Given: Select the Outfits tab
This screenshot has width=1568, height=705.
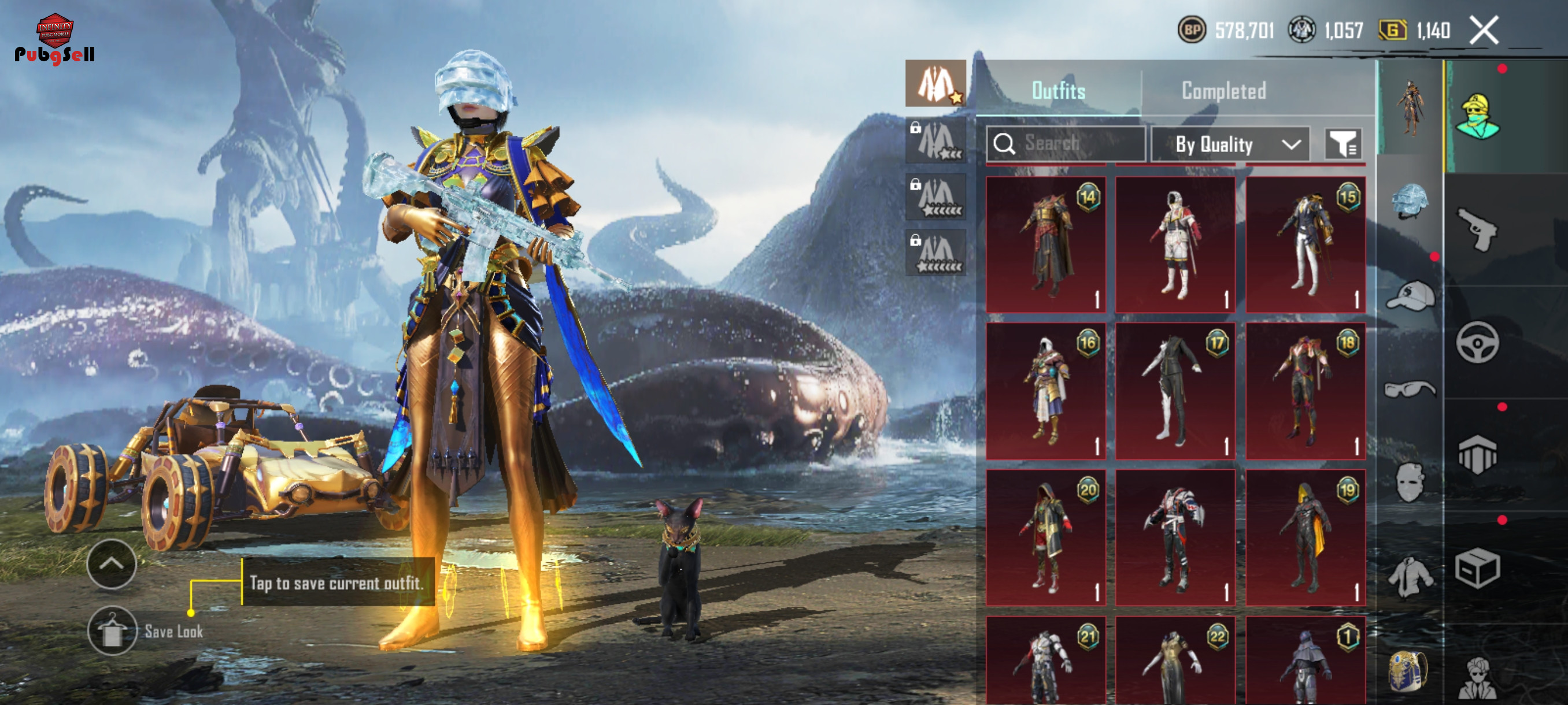Looking at the screenshot, I should click(x=1058, y=91).
